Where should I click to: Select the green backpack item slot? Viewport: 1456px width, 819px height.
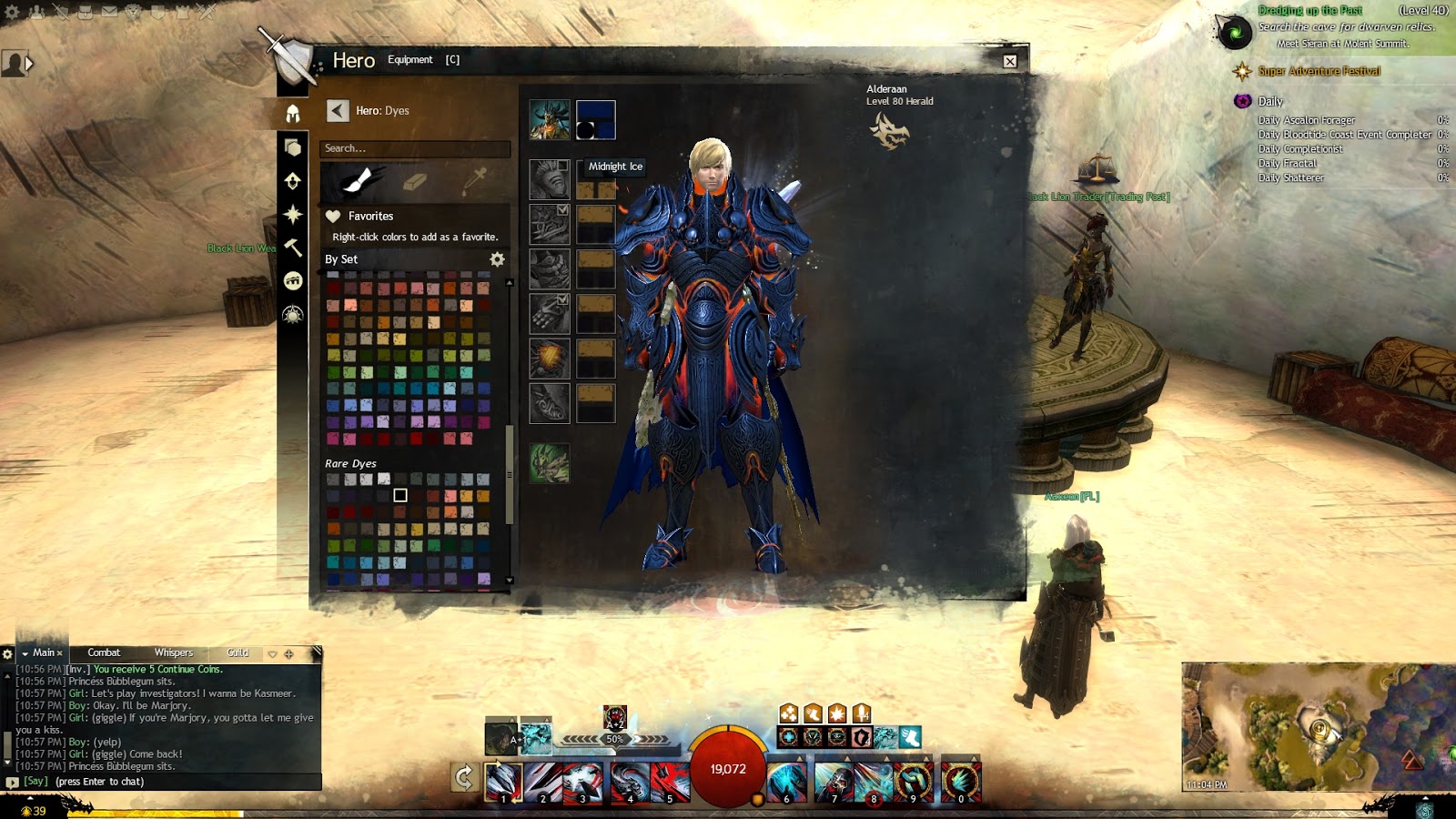click(x=550, y=463)
